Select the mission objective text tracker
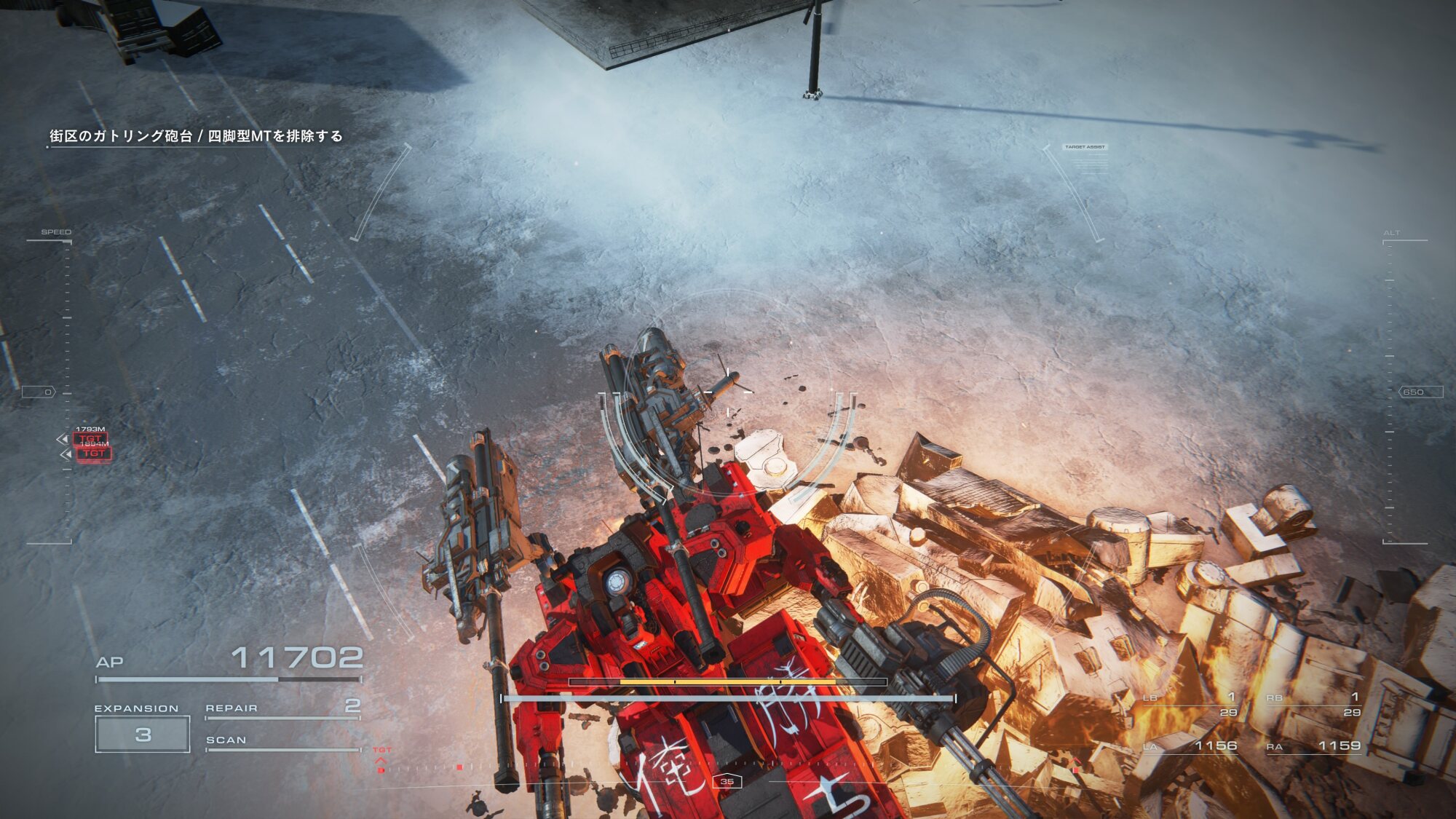The image size is (1456, 819). [x=196, y=136]
